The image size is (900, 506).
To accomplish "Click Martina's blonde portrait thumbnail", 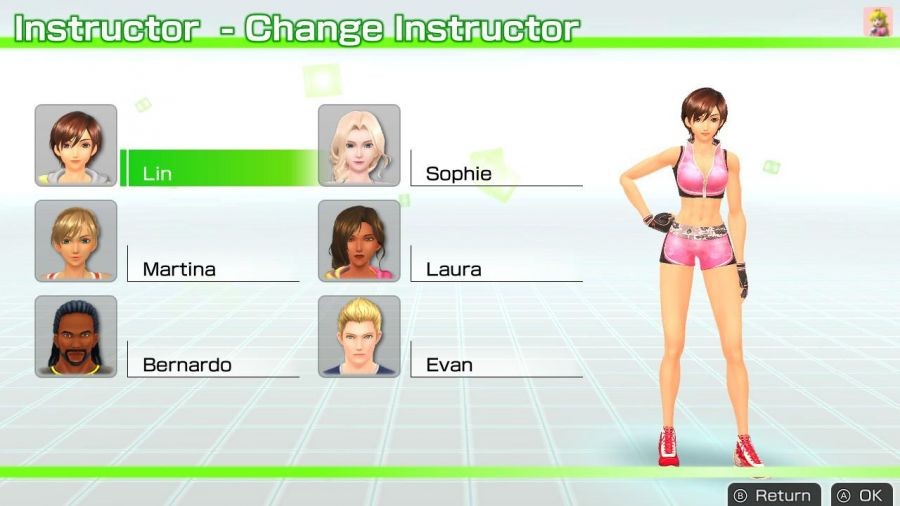I will pos(76,241).
